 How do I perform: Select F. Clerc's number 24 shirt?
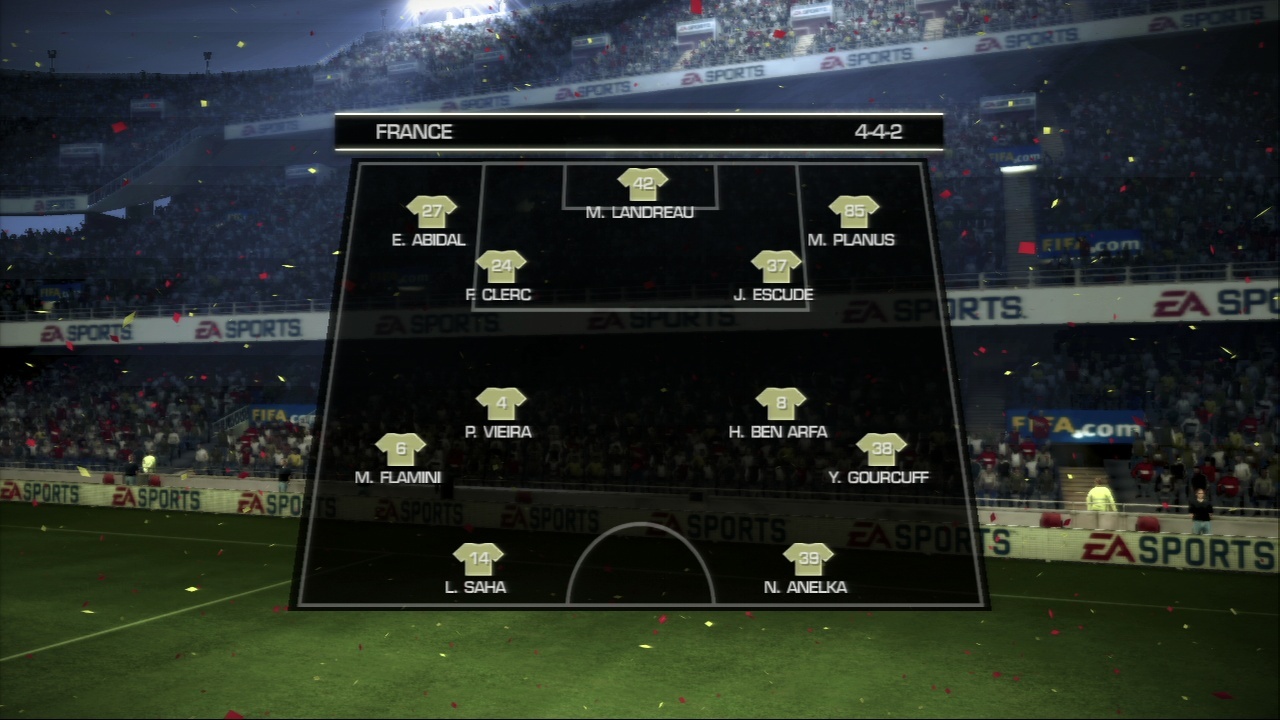coord(501,267)
